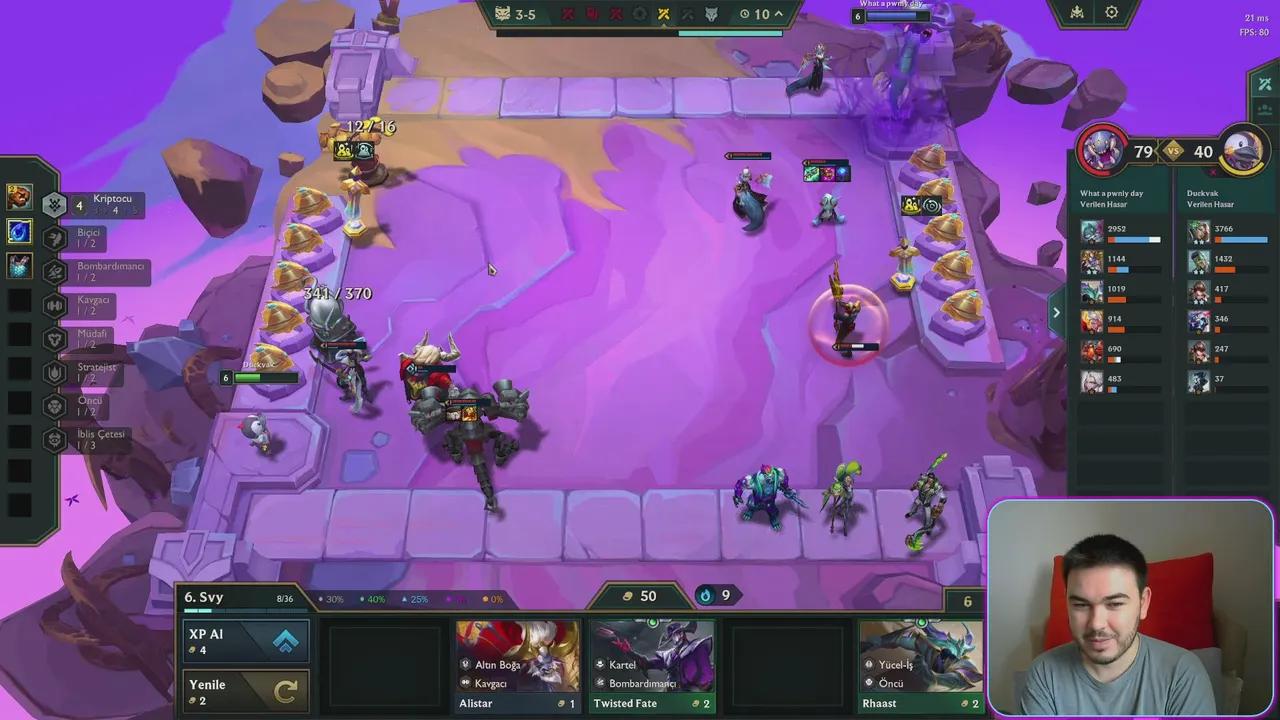Click the İblis Çetesi trait icon
Image resolution: width=1280 pixels, height=720 pixels.
(55, 438)
